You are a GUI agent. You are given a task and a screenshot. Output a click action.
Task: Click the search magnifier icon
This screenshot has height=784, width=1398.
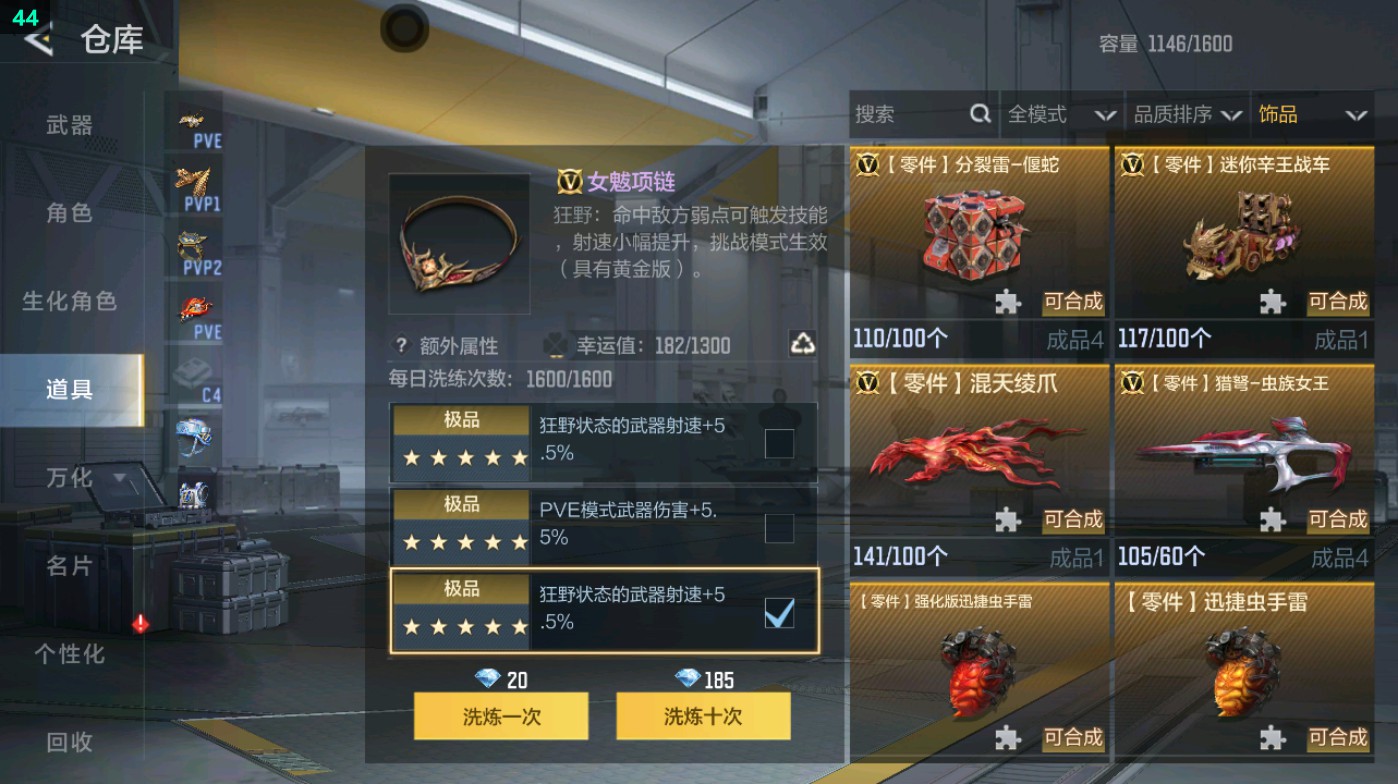click(x=978, y=114)
